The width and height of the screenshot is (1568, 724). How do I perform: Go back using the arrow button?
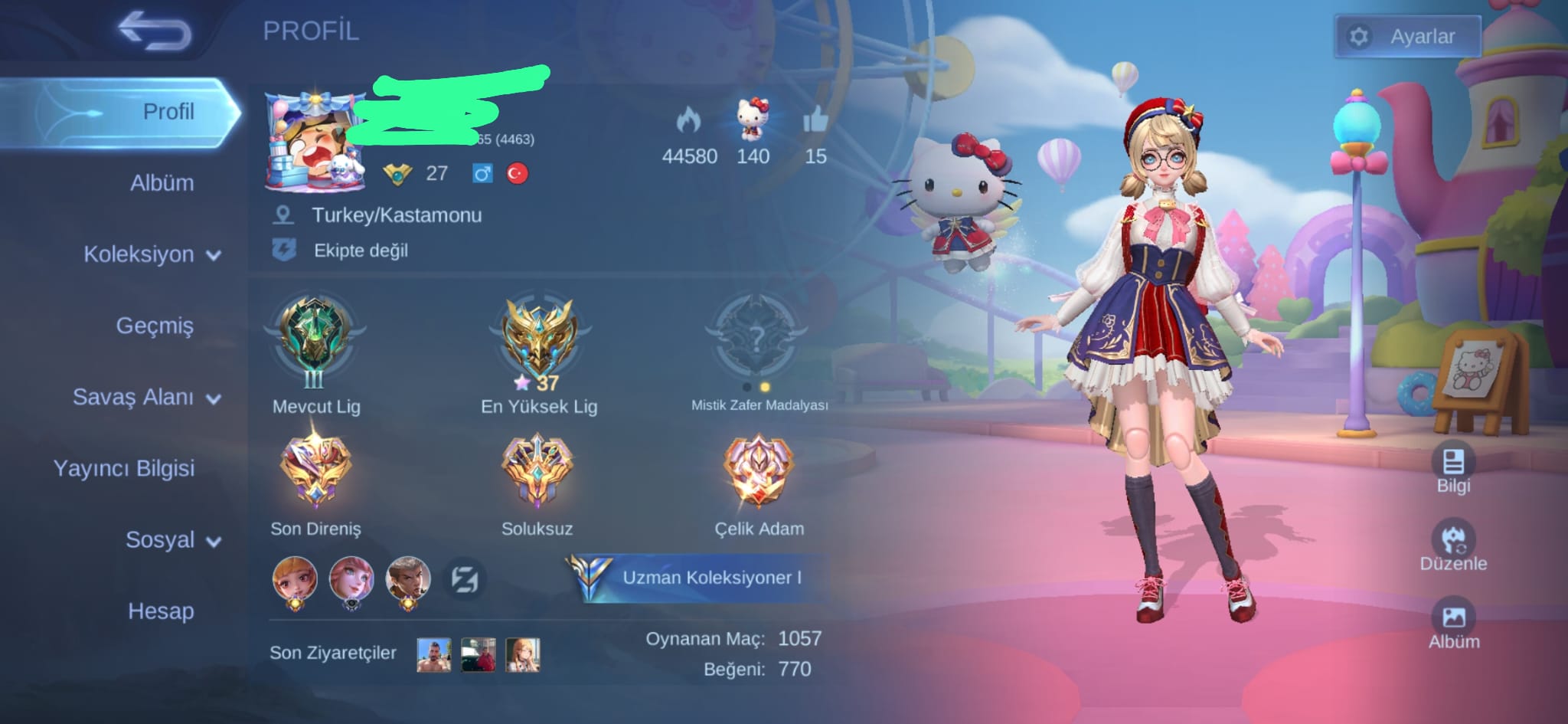pyautogui.click(x=155, y=31)
